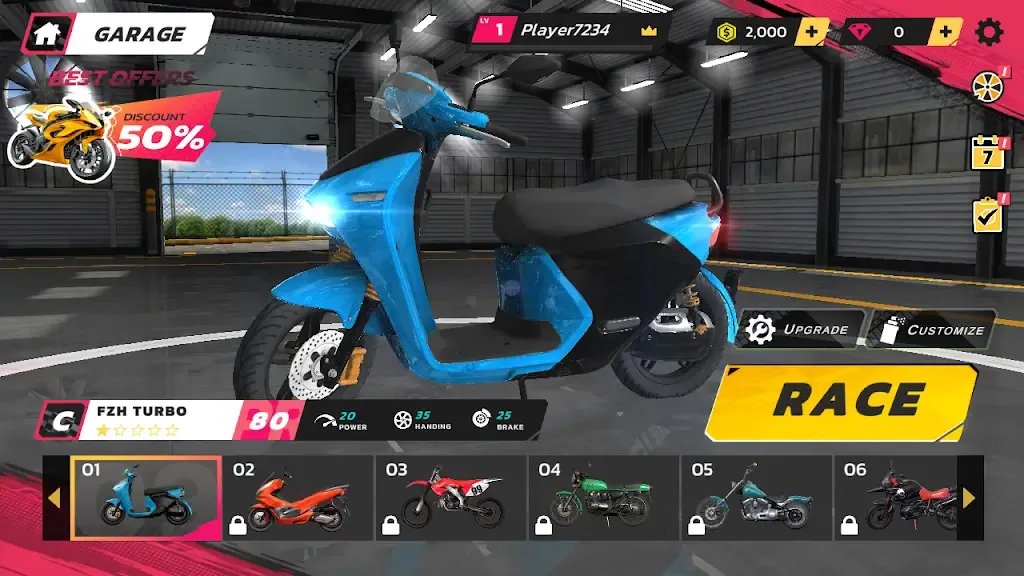
Task: Open the 7-day calendar rewards
Action: pyautogui.click(x=988, y=155)
